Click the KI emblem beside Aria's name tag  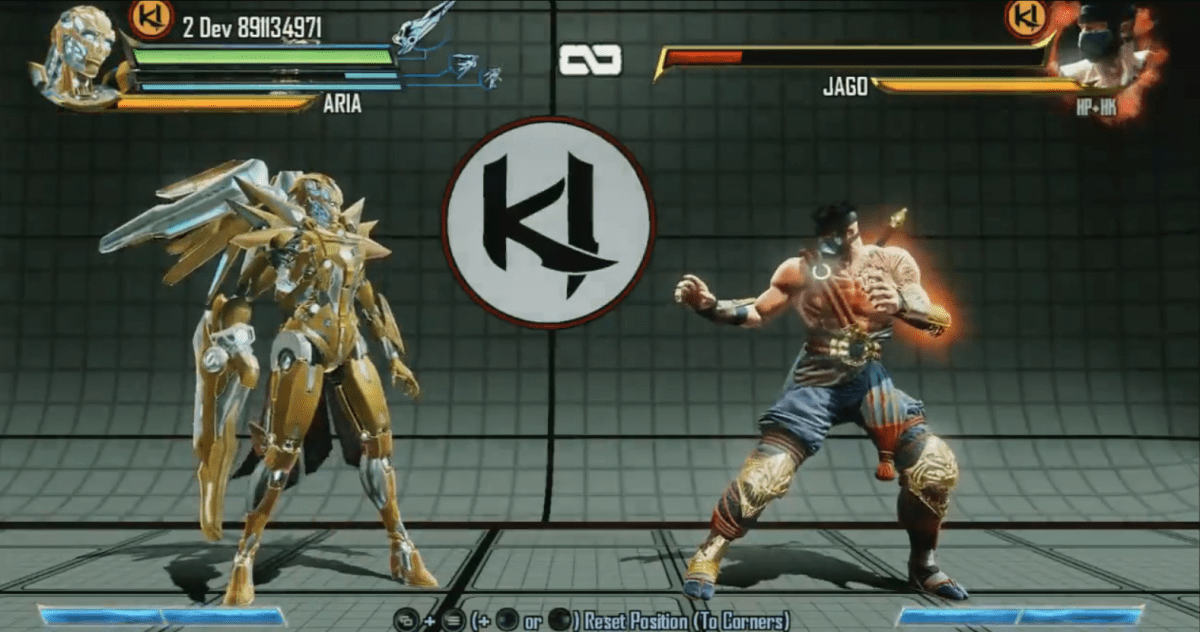tap(152, 18)
